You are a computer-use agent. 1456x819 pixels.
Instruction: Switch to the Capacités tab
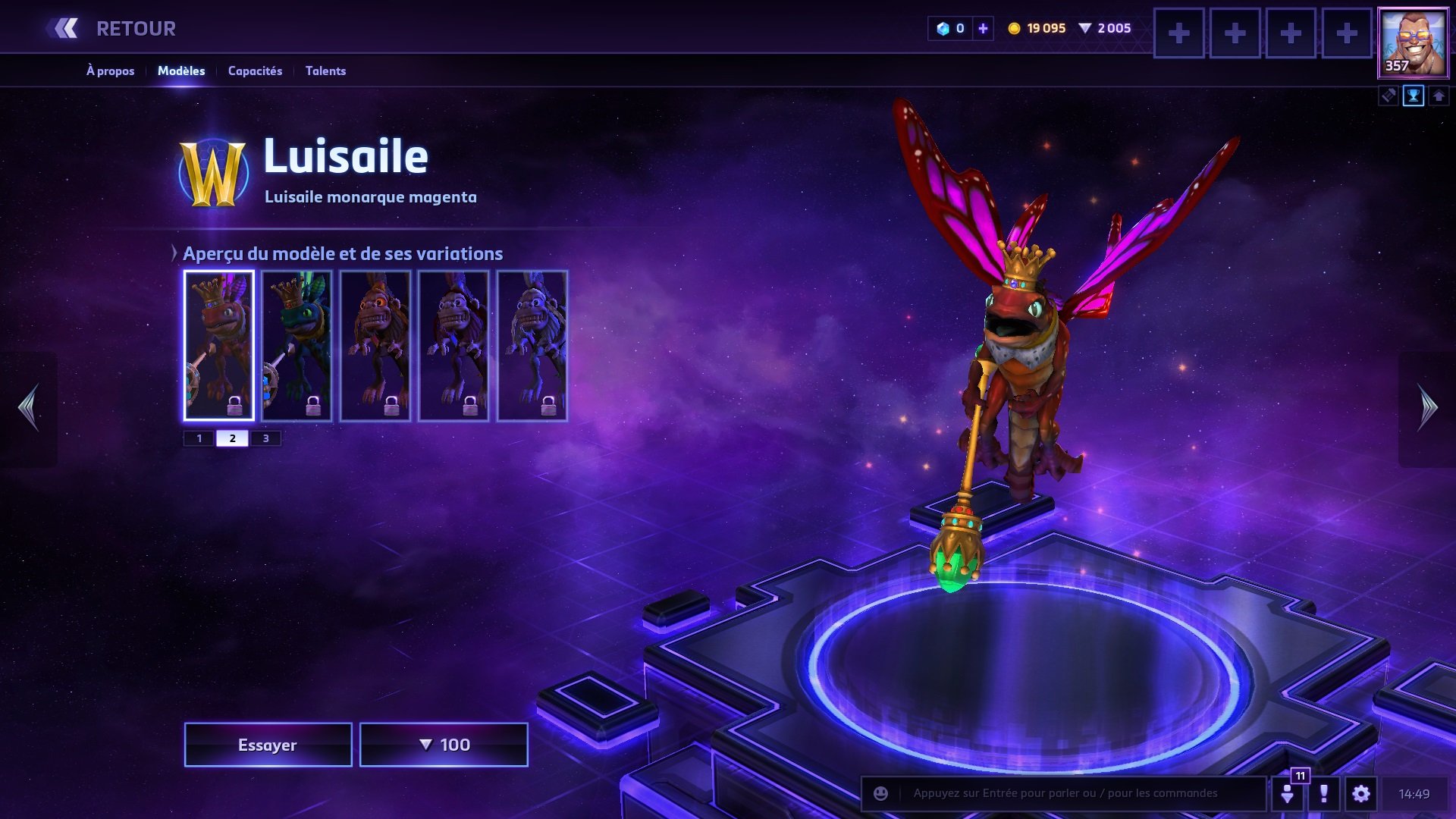coord(255,71)
